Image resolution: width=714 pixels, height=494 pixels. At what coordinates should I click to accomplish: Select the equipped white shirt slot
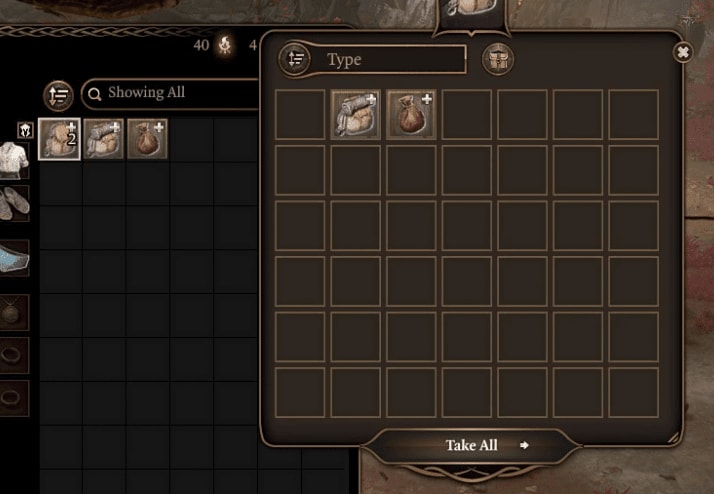14,159
